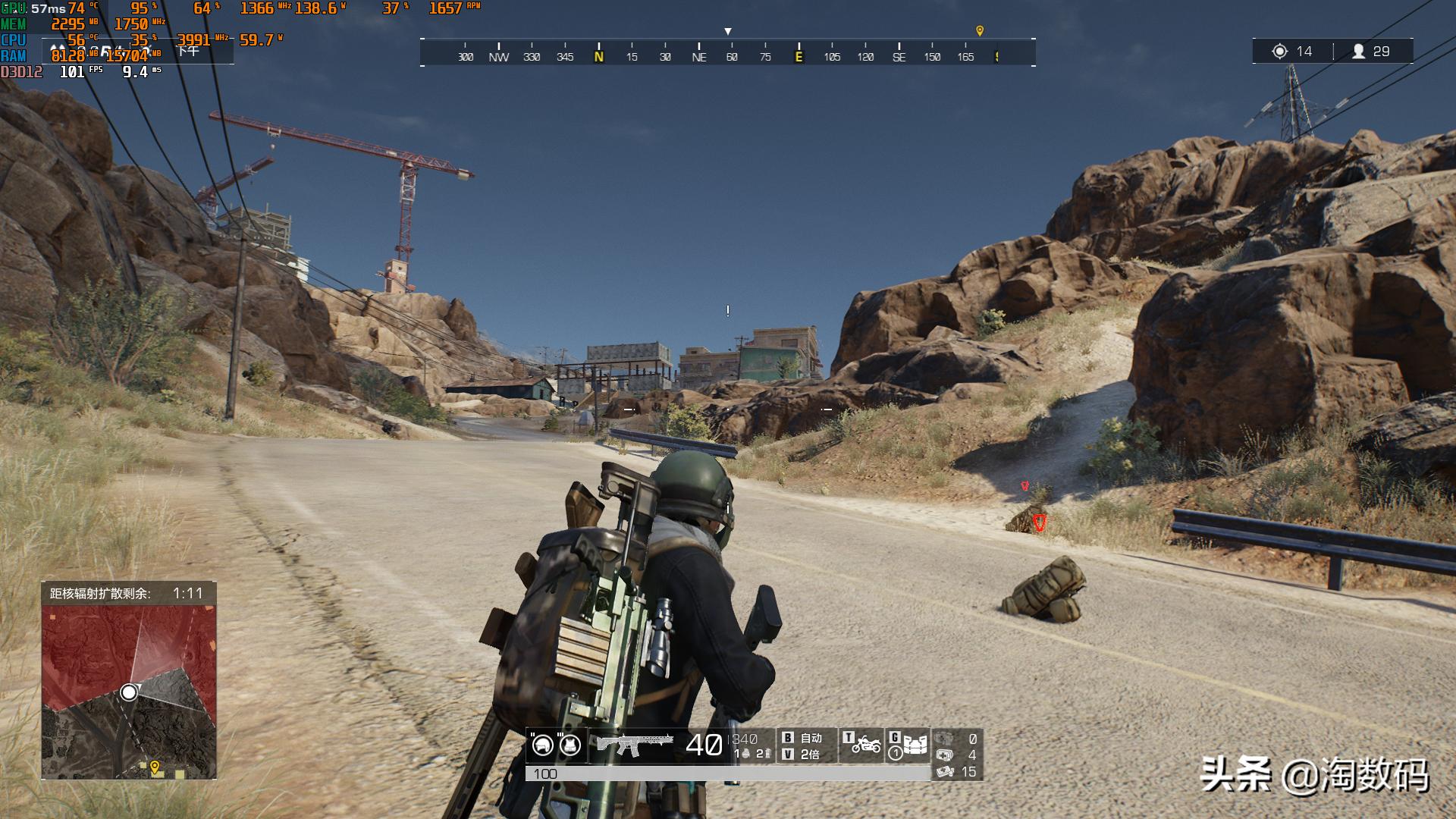Summon the motorcycle vehicle icon
Viewport: 1456px width, 819px height.
(x=864, y=745)
